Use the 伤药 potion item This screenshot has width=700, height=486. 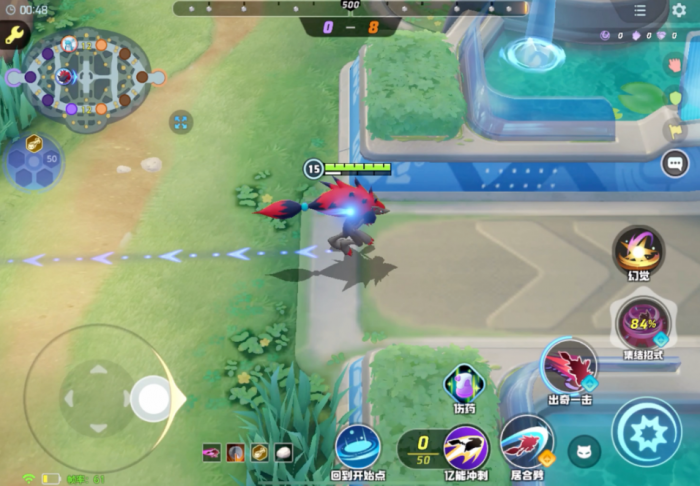point(463,382)
